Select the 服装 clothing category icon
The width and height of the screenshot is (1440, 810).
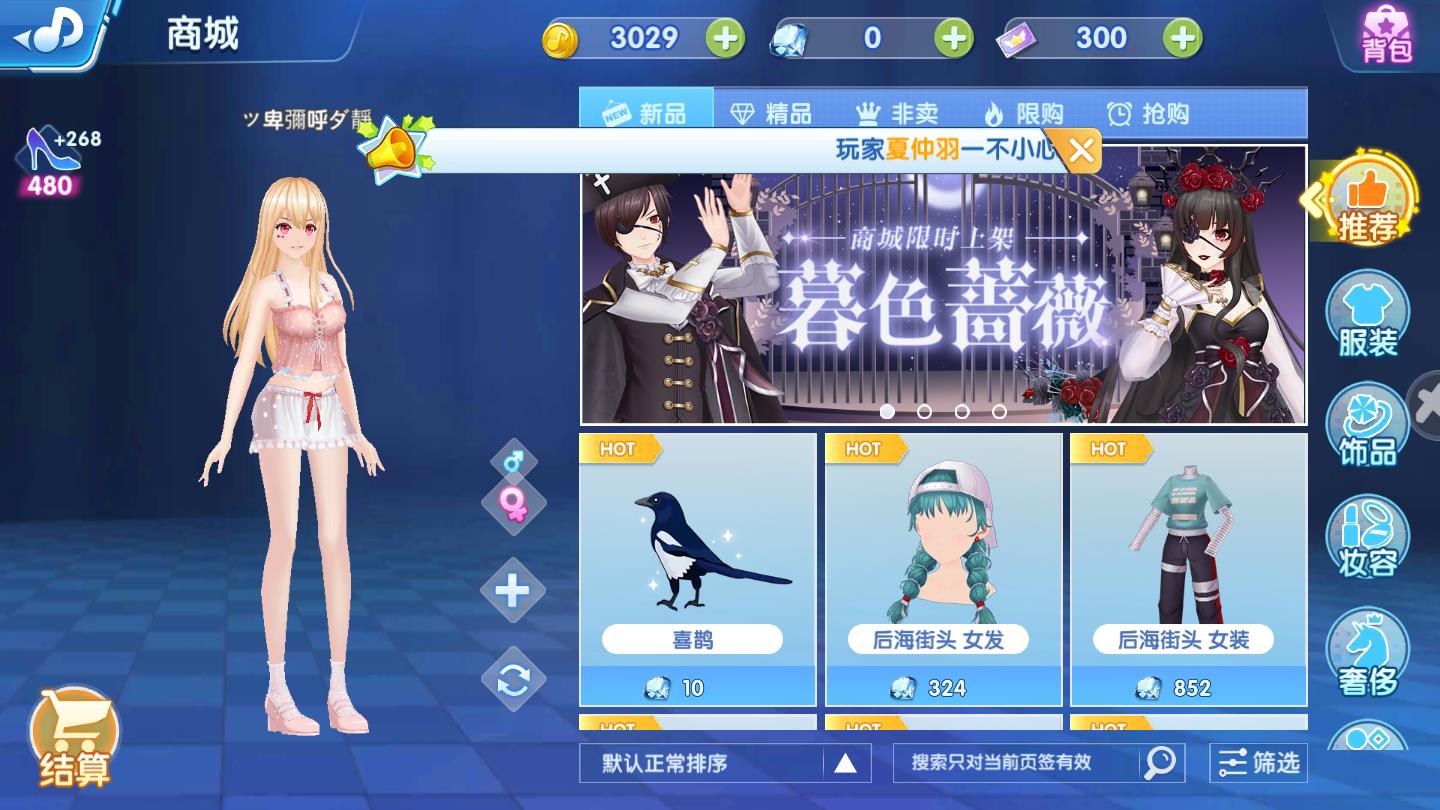click(x=1369, y=312)
